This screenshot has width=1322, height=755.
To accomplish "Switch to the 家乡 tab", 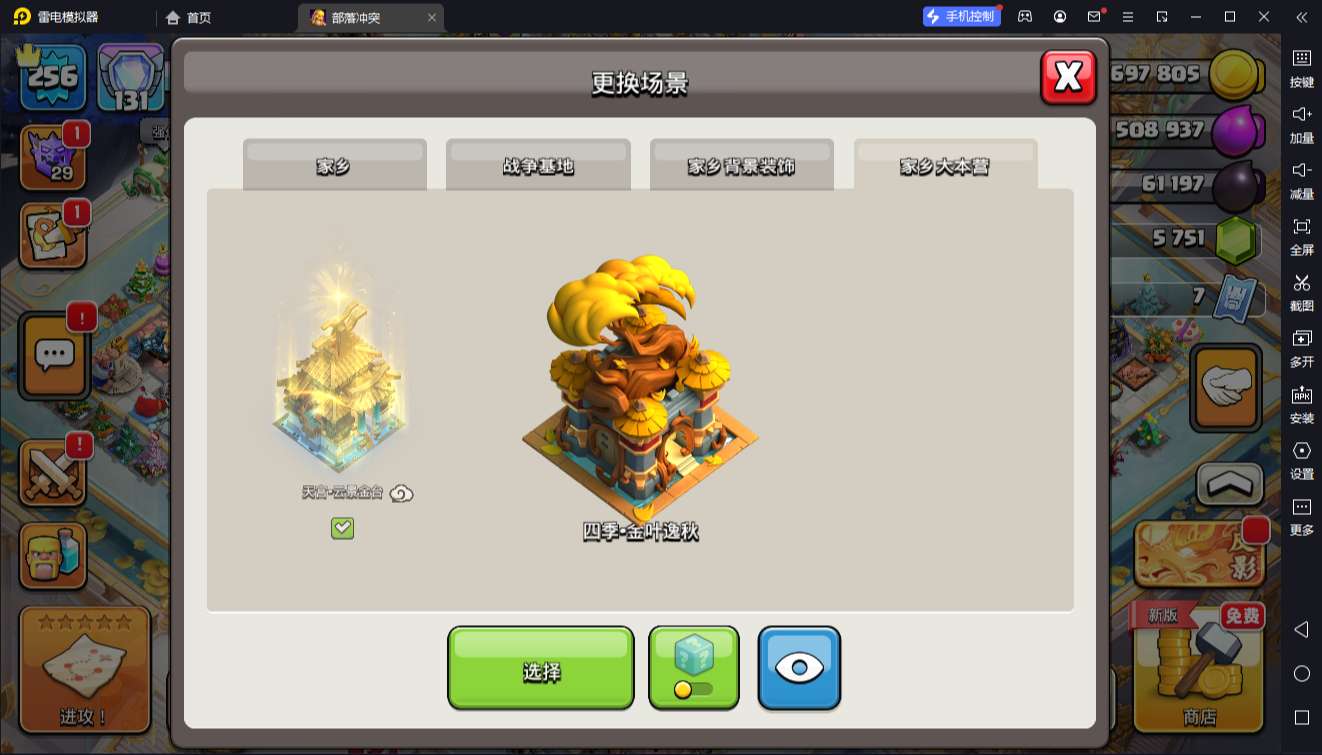I will coord(334,165).
